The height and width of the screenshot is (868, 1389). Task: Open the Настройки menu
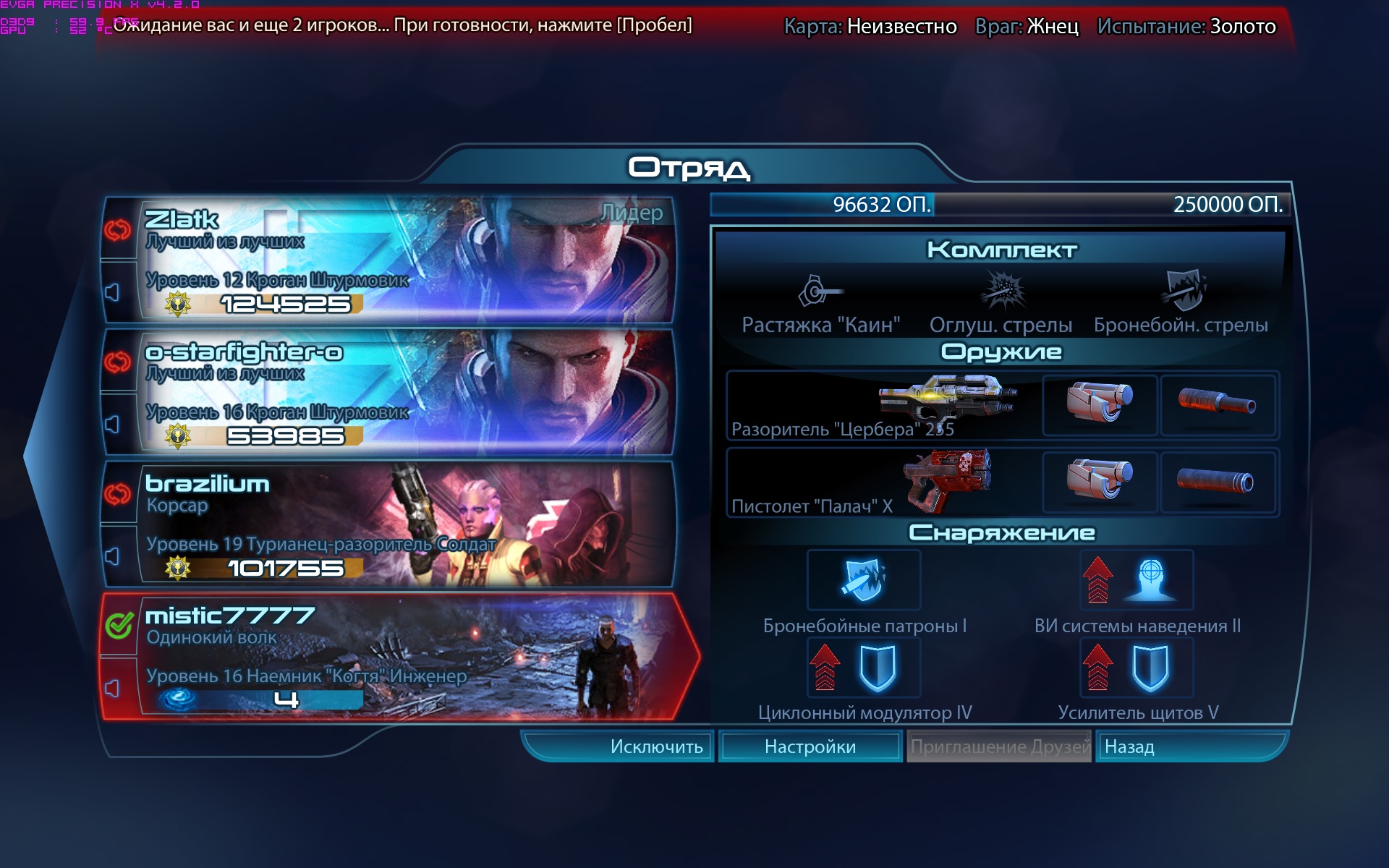click(x=810, y=746)
